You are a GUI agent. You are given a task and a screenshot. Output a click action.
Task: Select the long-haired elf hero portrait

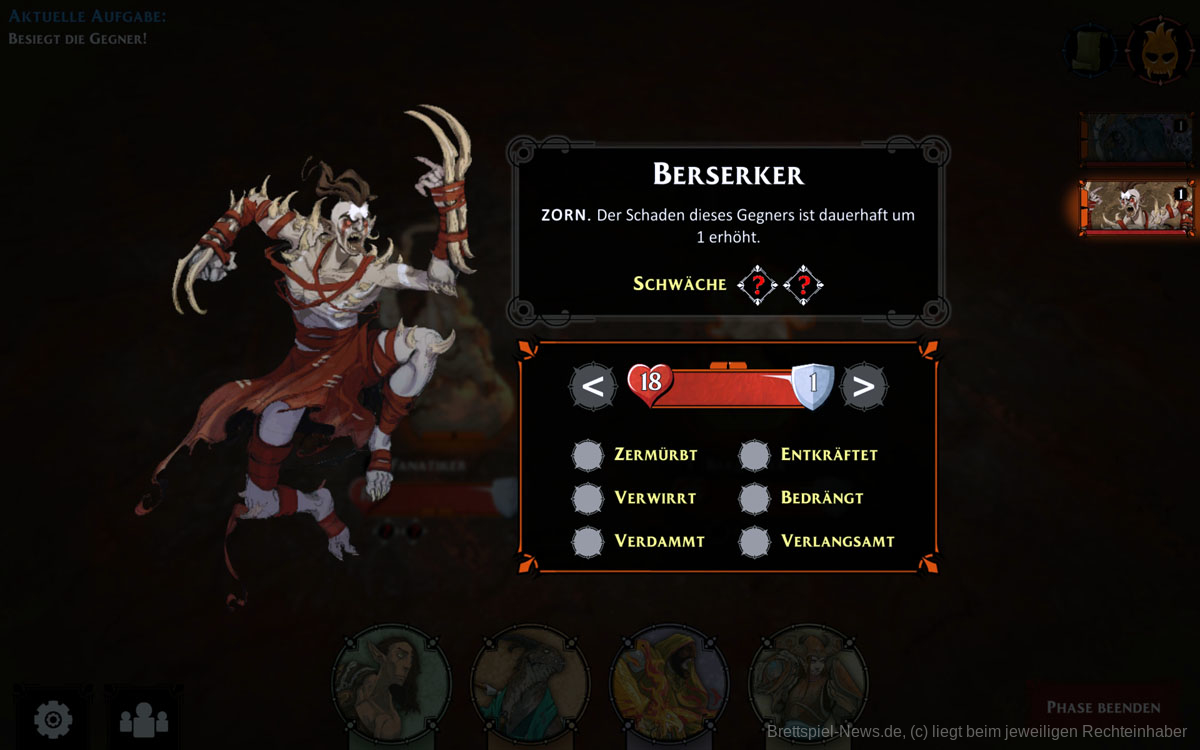click(392, 685)
